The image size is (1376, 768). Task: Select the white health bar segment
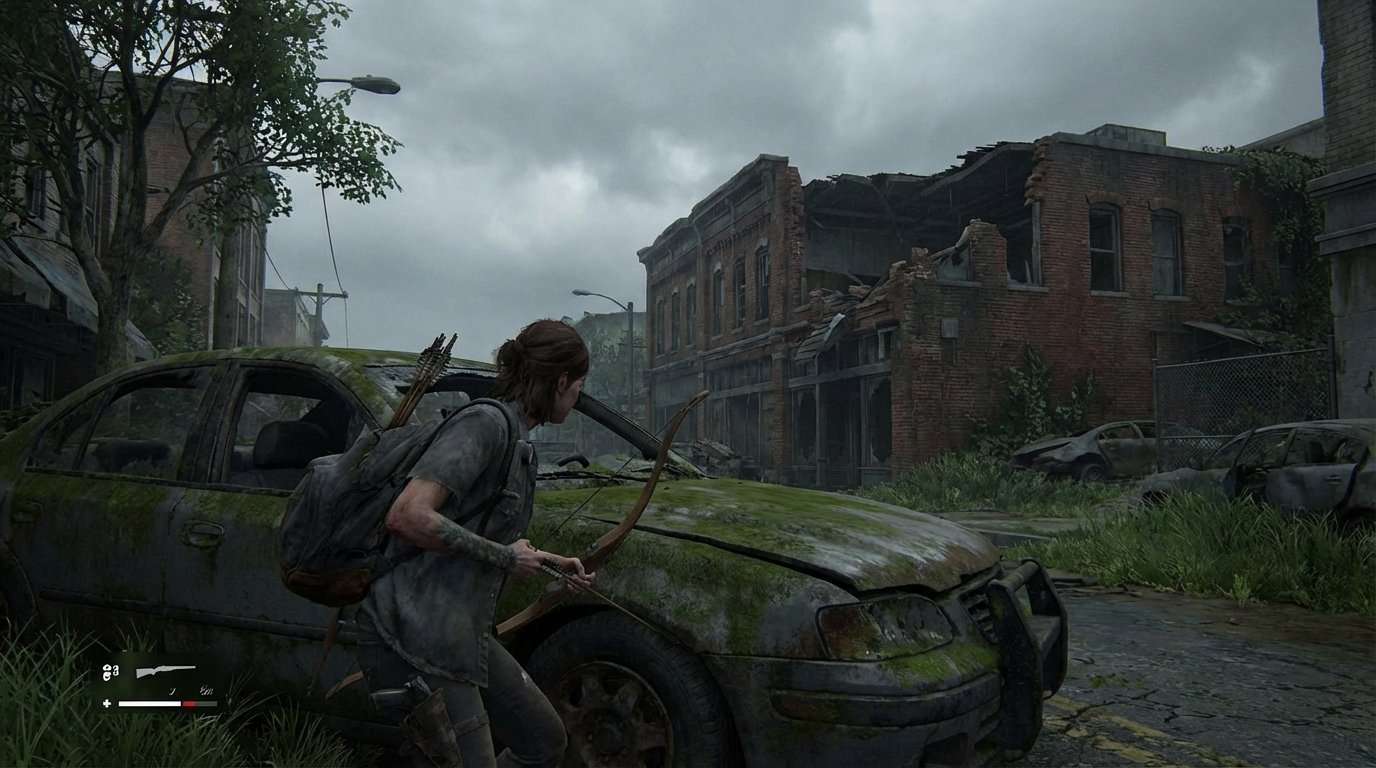148,703
